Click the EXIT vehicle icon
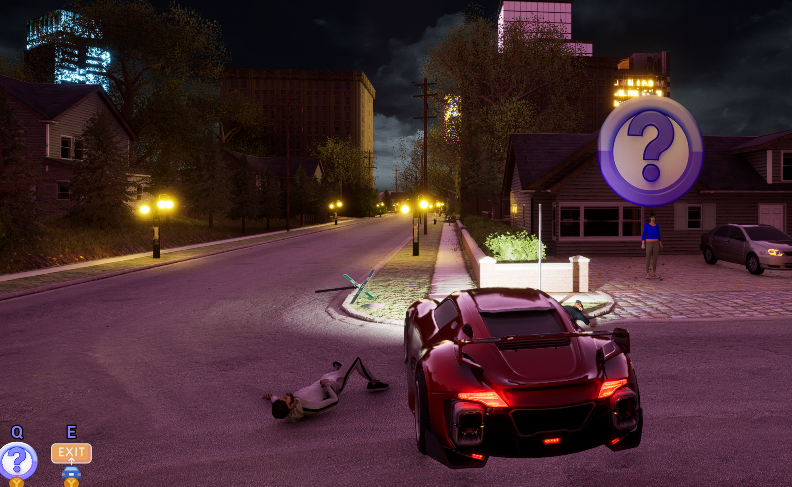 click(71, 453)
